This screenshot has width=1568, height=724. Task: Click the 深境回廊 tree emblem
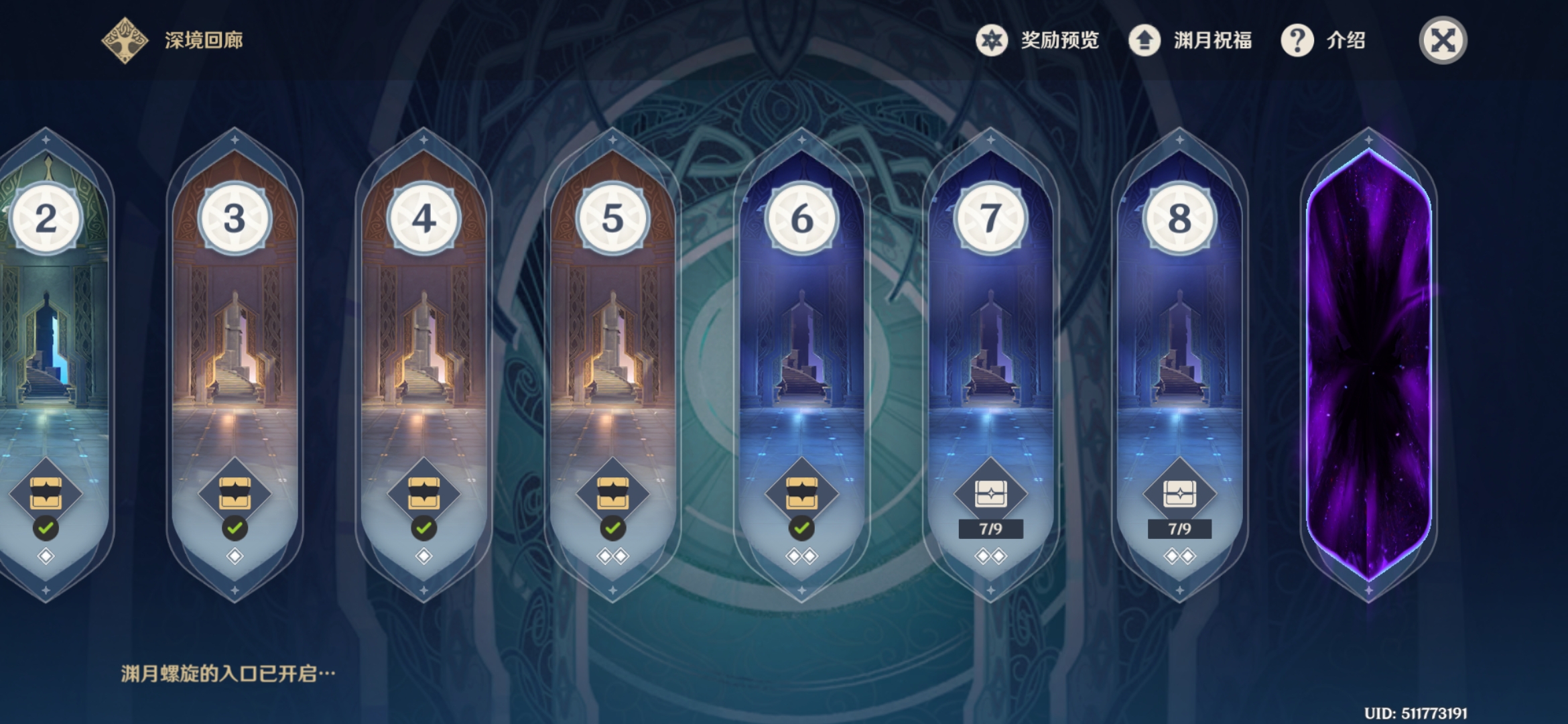[125, 40]
